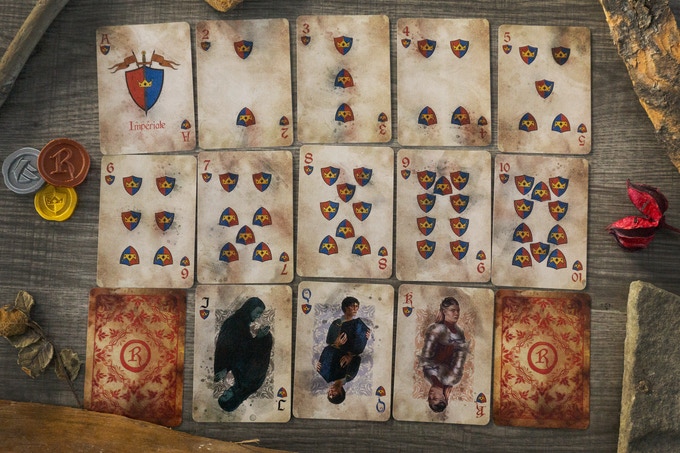Select the 8 of shields card
This screenshot has width=680, height=453.
point(345,212)
